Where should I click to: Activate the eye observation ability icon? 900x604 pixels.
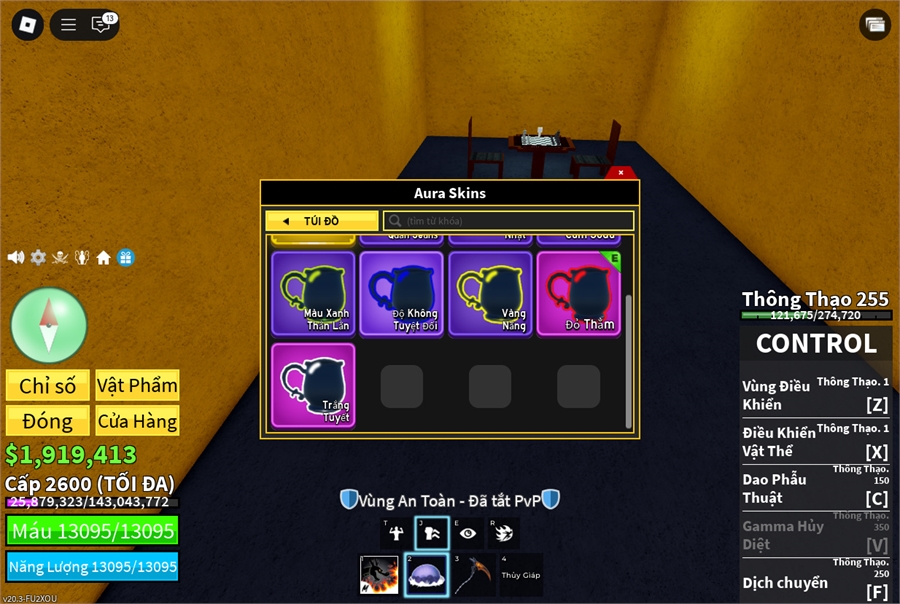pyautogui.click(x=468, y=533)
